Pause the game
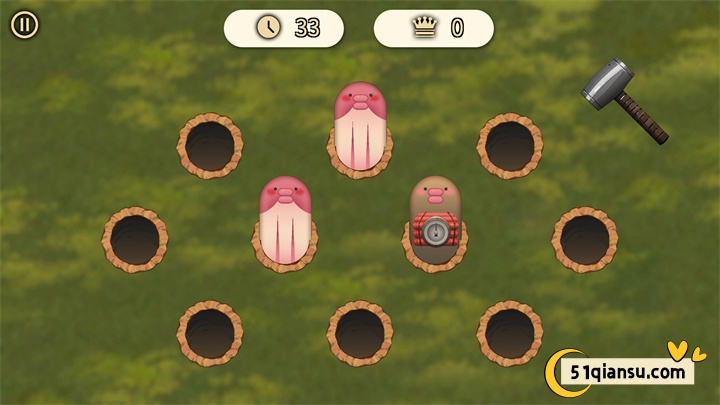Screen dimensions: 720x405 pos(25,25)
